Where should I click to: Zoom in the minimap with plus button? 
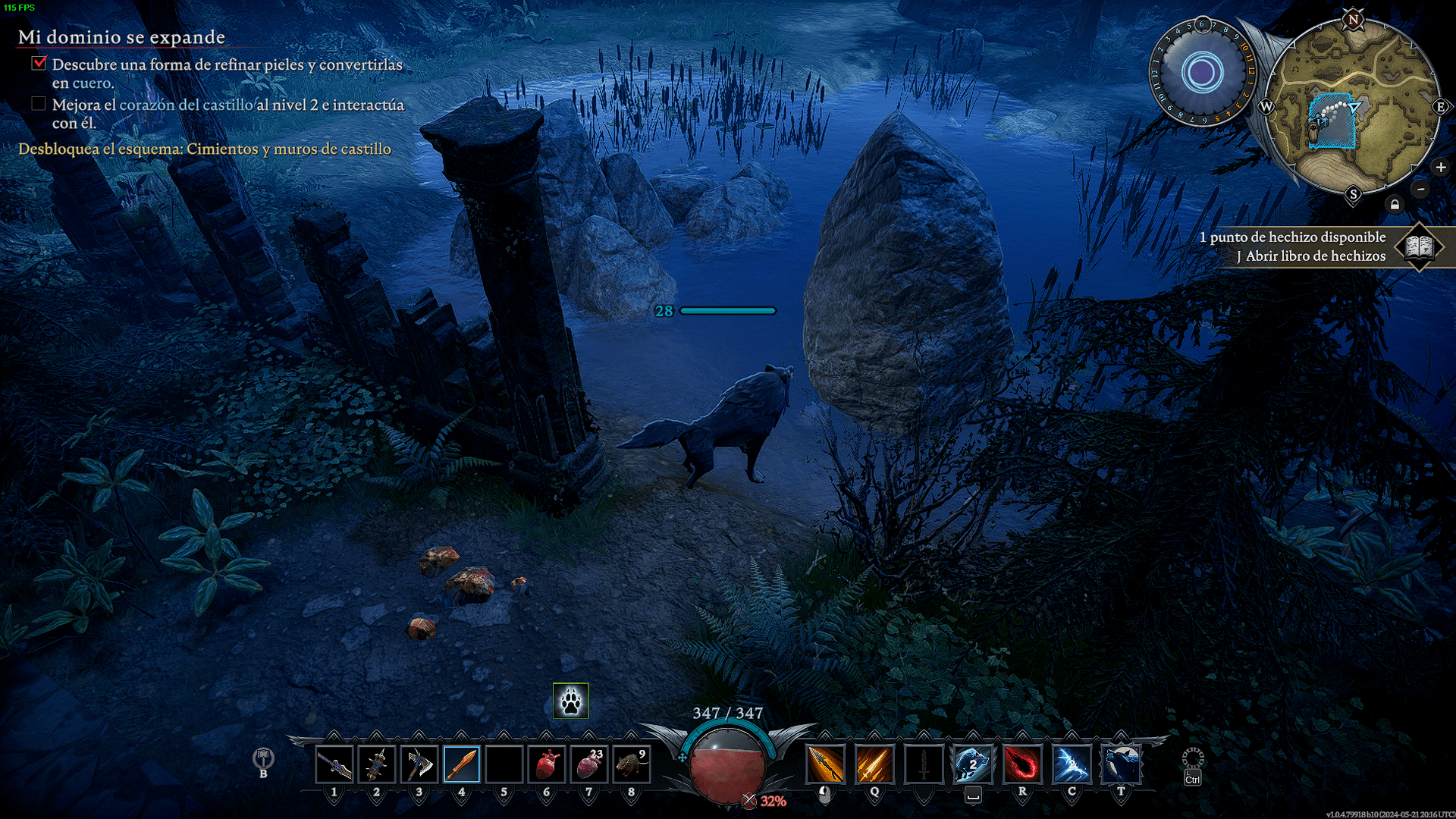tap(1441, 168)
